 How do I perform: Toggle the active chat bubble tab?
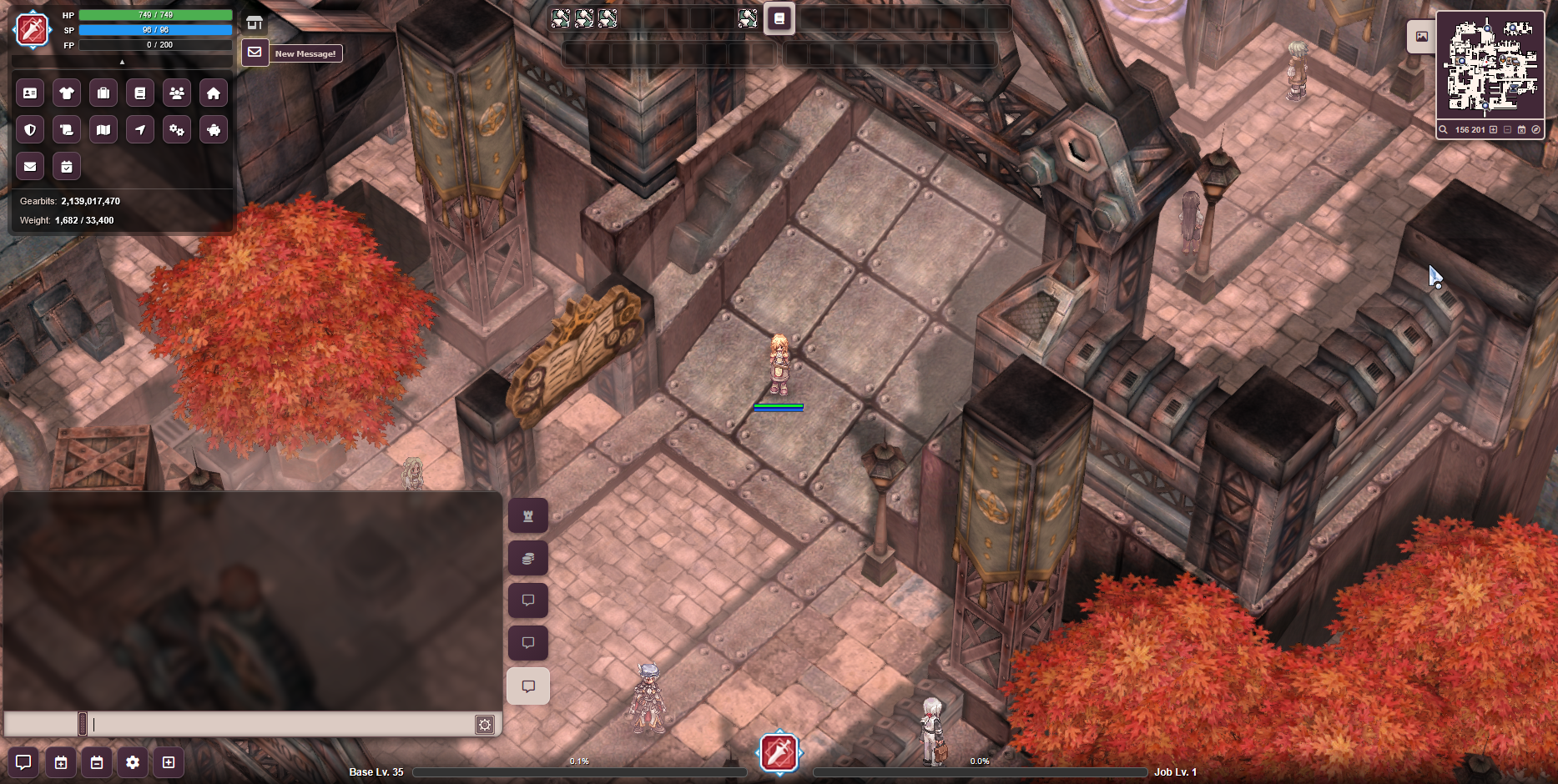click(528, 686)
